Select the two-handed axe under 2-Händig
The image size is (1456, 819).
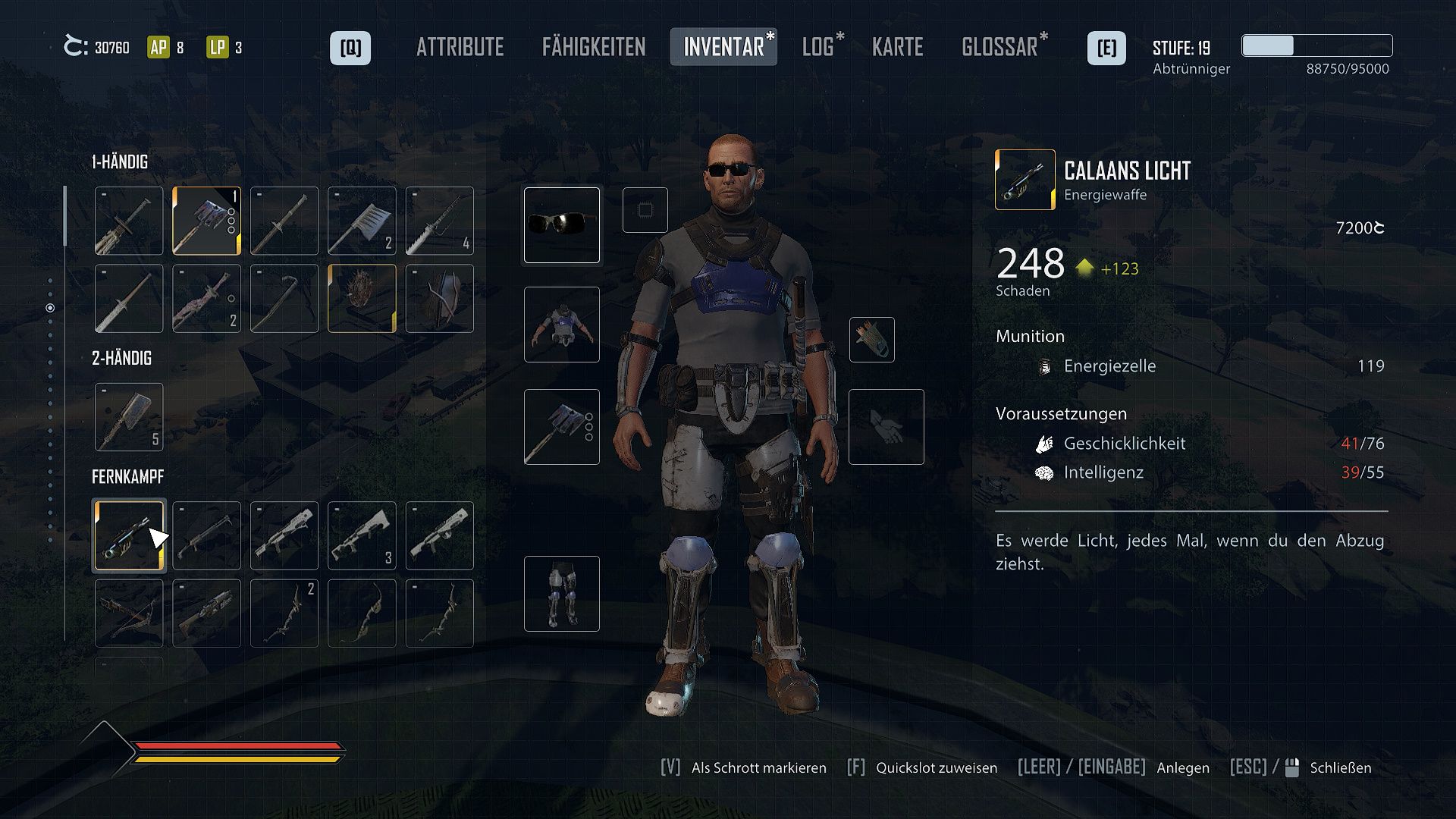coord(128,416)
